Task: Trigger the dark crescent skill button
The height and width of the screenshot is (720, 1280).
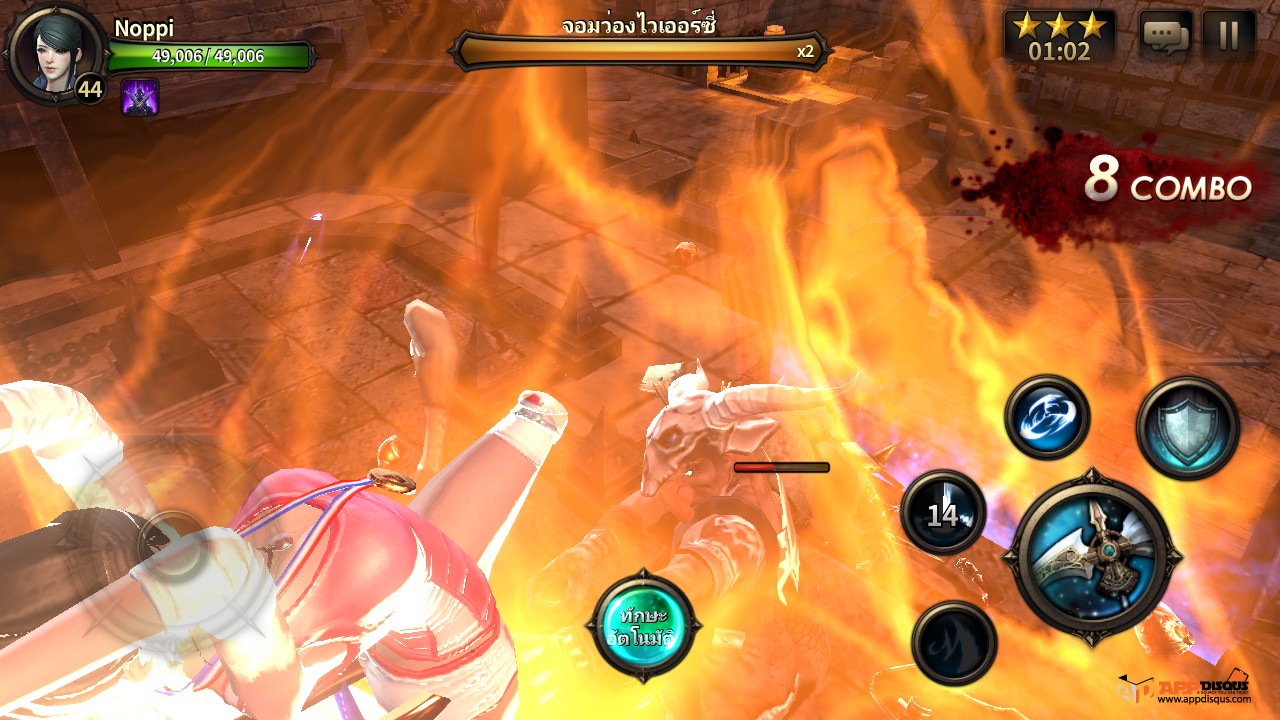Action: [954, 643]
